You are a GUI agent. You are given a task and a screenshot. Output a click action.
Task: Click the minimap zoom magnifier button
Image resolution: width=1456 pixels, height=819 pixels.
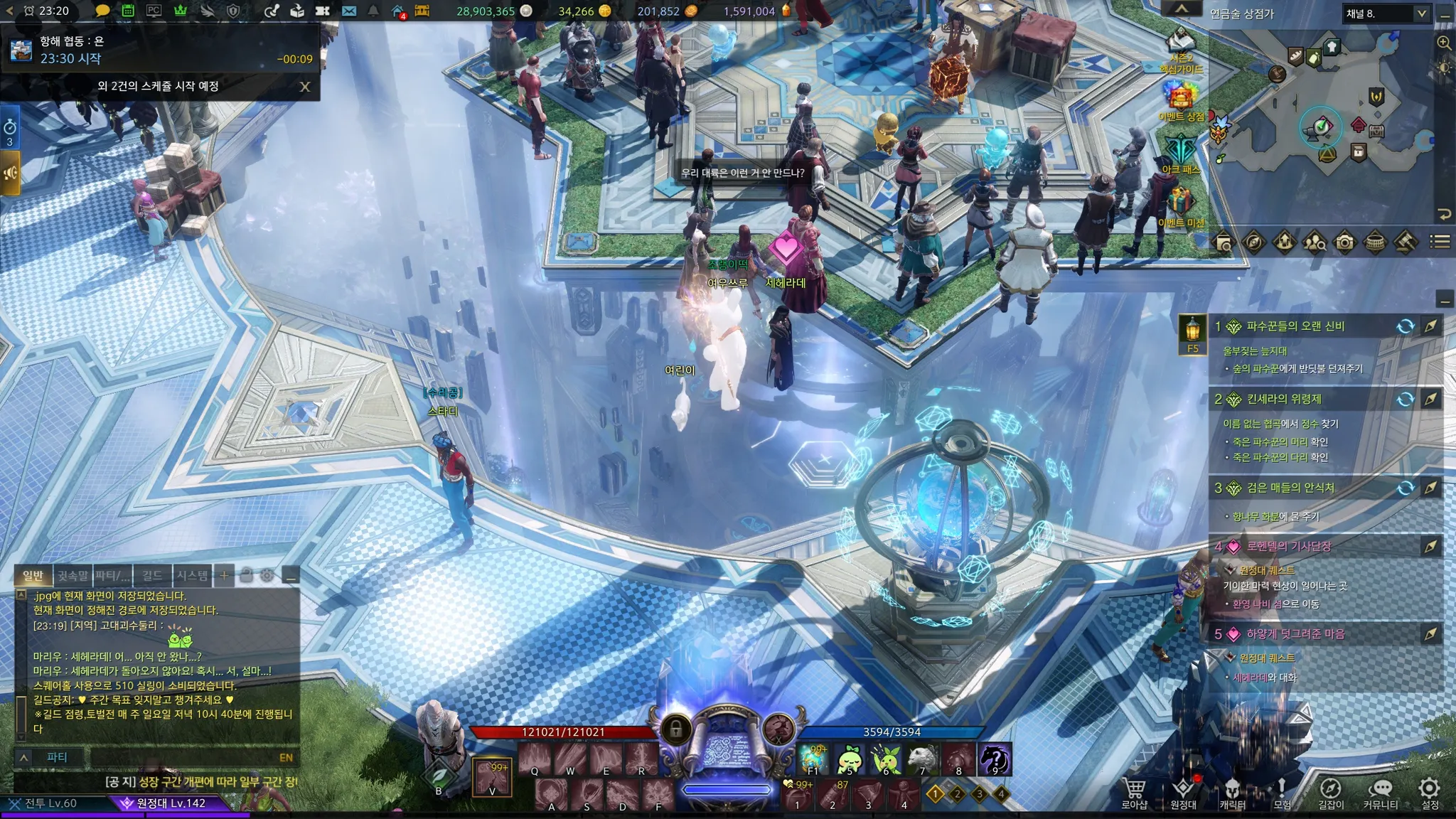click(x=1444, y=43)
